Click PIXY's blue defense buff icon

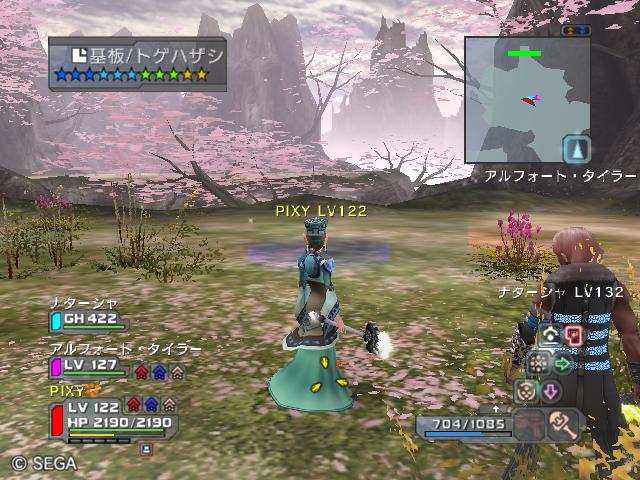coord(151,405)
